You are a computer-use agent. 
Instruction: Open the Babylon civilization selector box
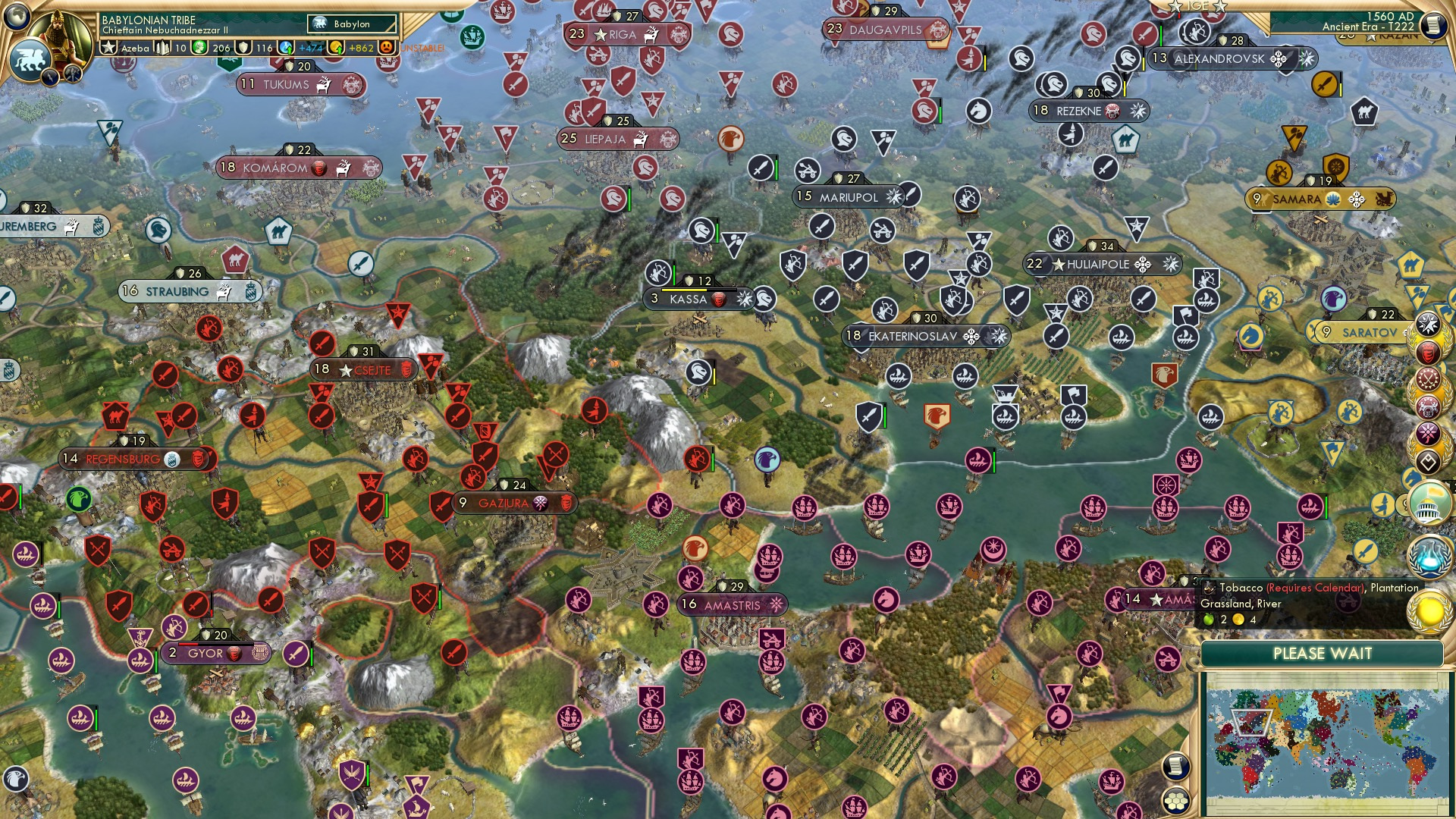(351, 24)
